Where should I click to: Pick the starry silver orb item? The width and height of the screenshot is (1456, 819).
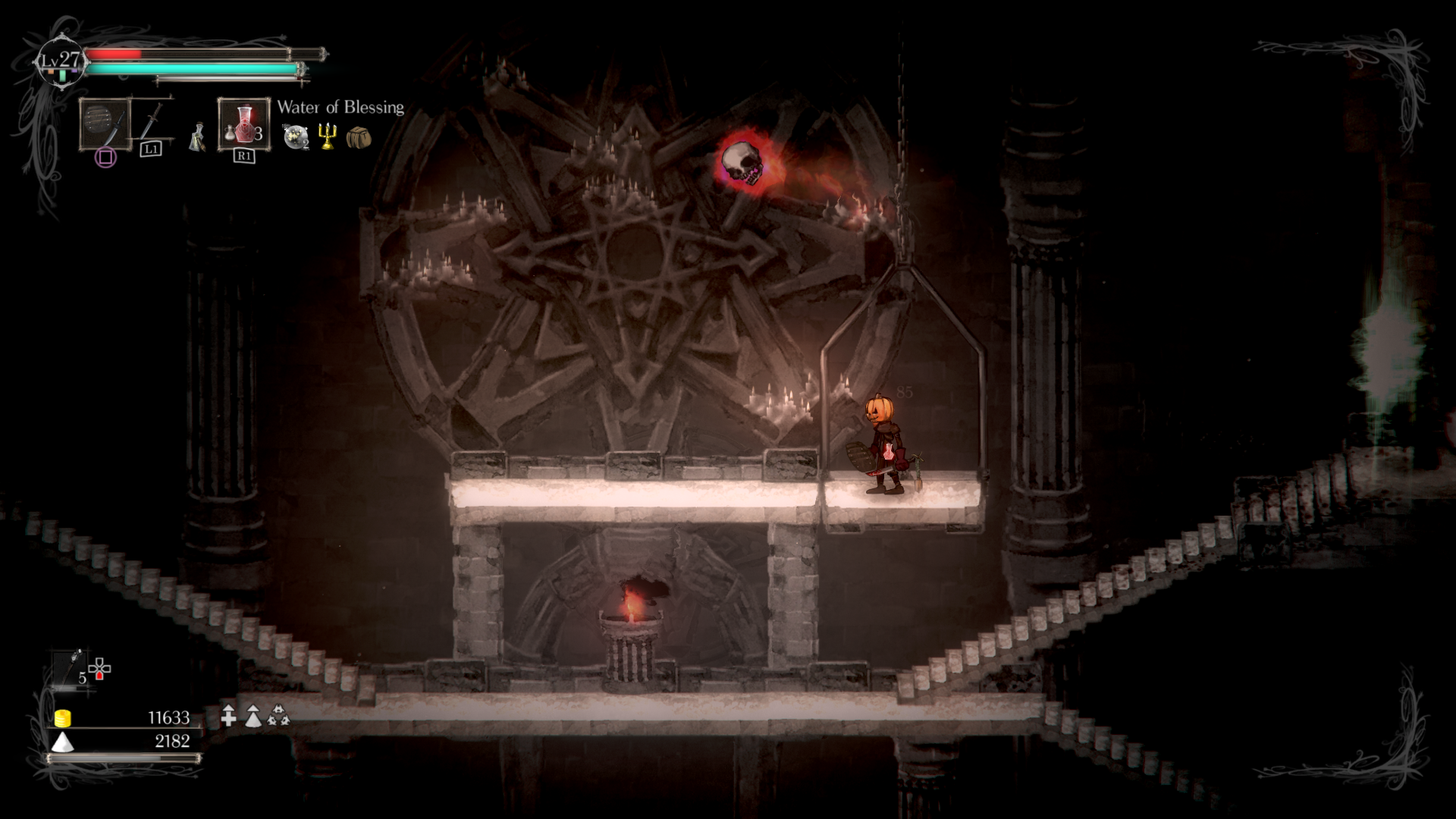coord(296,136)
